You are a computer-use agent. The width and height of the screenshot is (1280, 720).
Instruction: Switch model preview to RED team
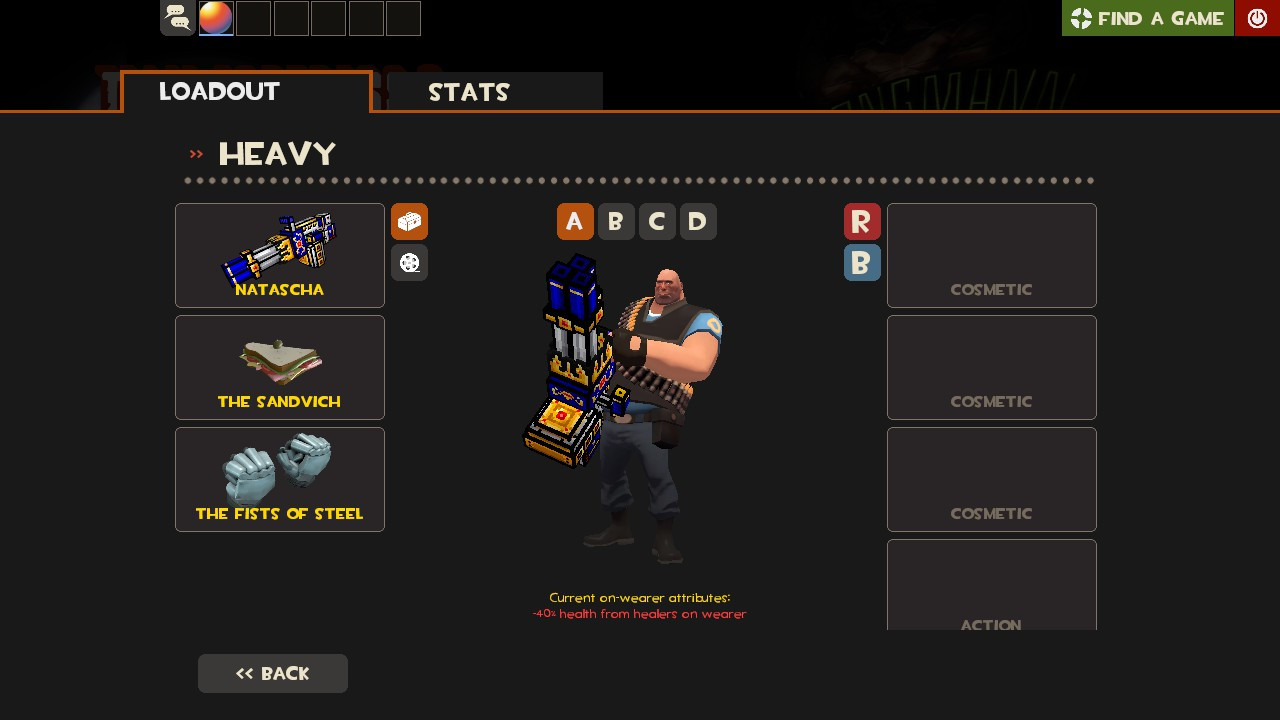(862, 221)
